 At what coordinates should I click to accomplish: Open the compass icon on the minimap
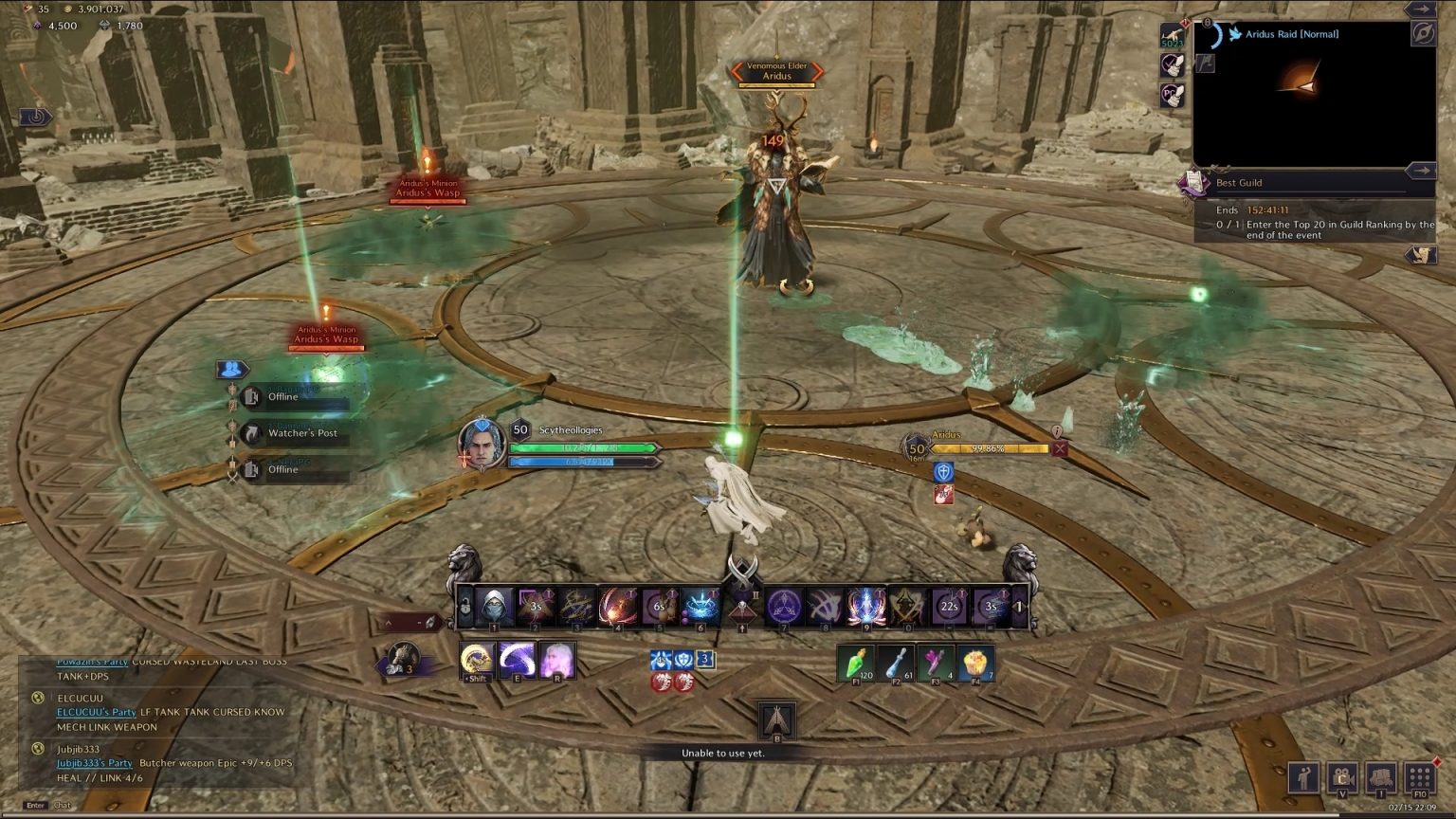click(1423, 33)
